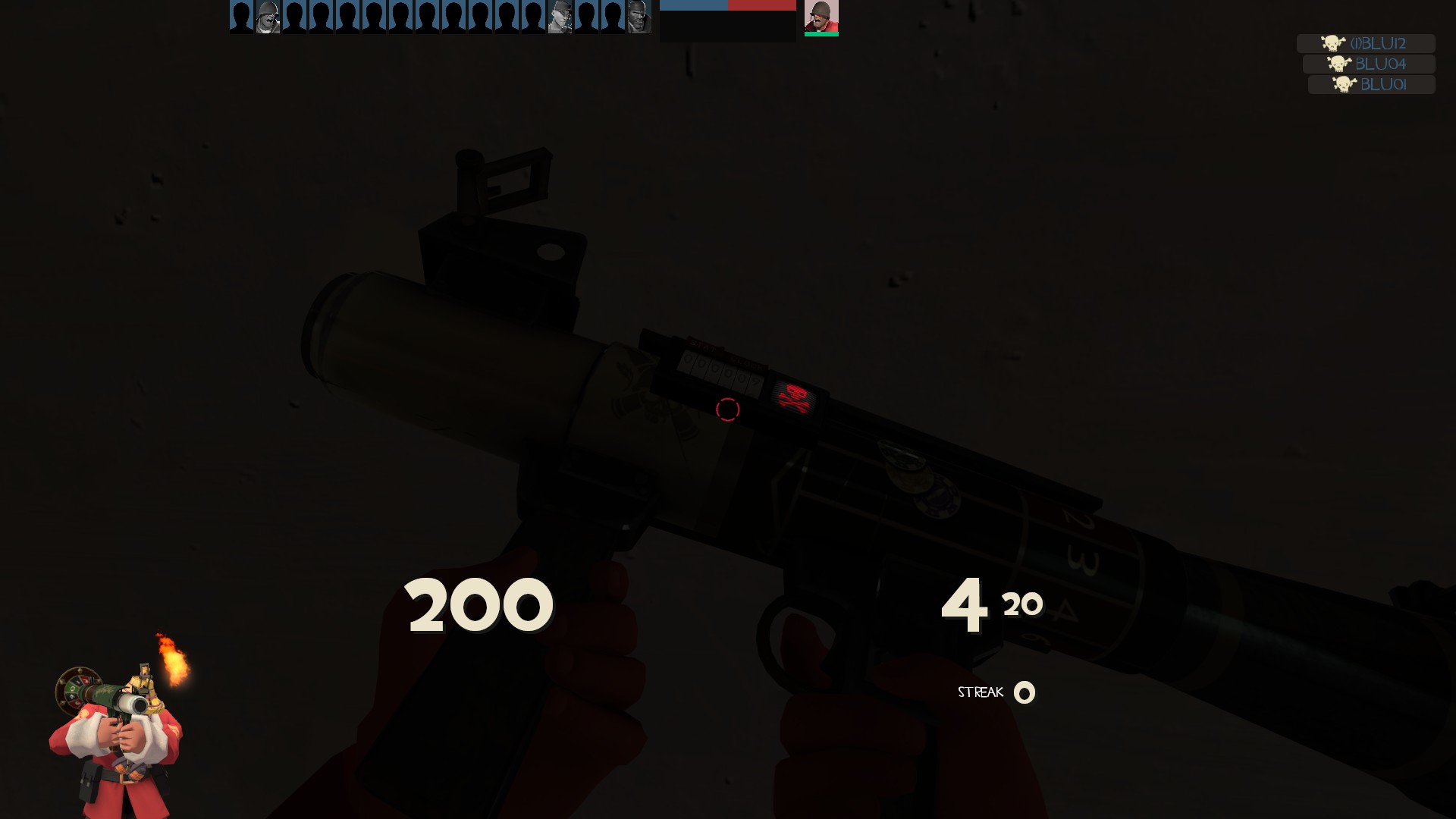Click the Scout portrait near the roster's right
This screenshot has width=1456, height=819.
(x=560, y=17)
